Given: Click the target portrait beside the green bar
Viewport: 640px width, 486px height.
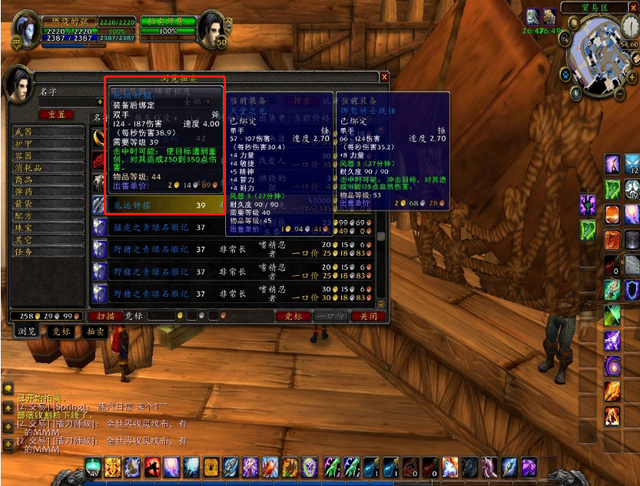Looking at the screenshot, I should click(211, 30).
